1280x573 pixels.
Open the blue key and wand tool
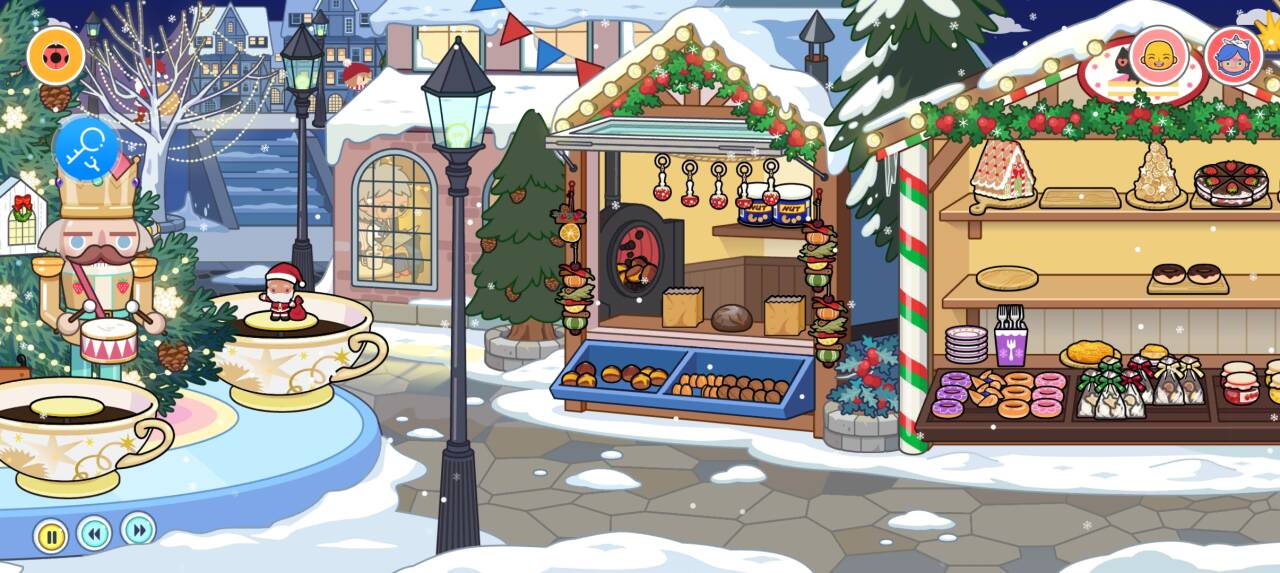[x=86, y=148]
